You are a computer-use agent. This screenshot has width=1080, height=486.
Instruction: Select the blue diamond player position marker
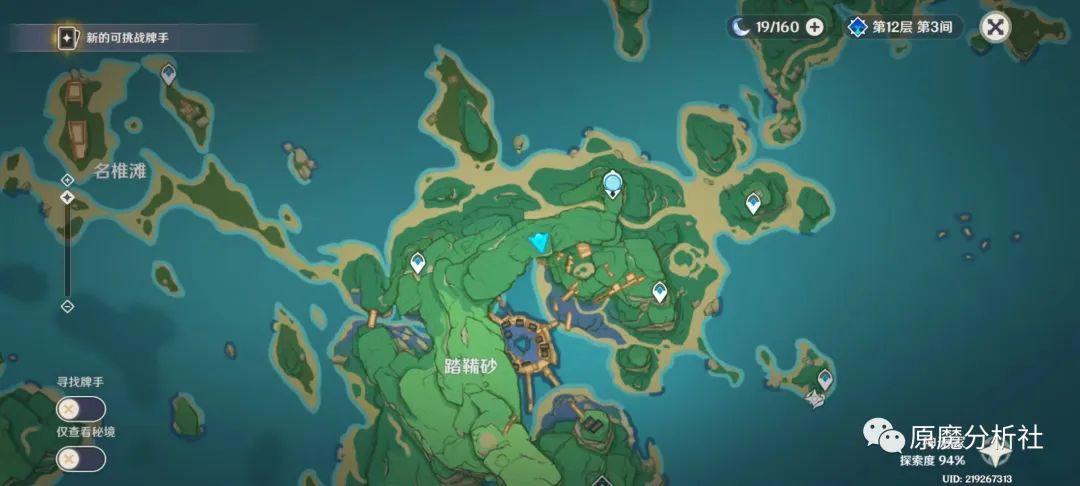pyautogui.click(x=541, y=242)
